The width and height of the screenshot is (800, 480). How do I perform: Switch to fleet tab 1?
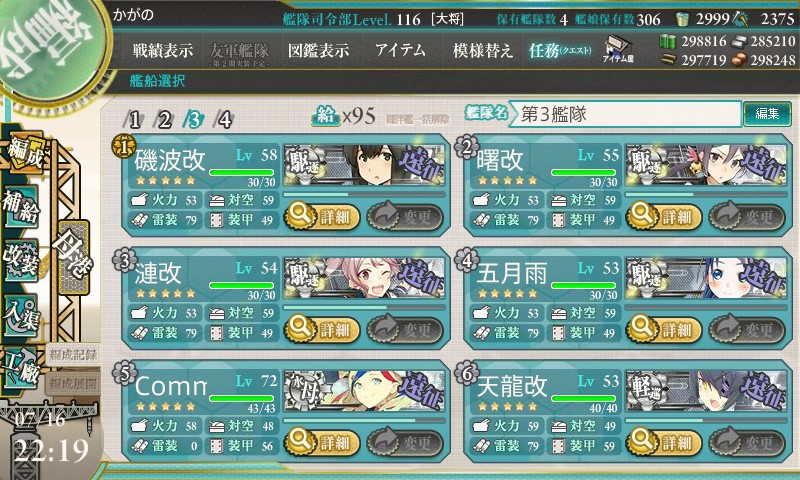134,120
